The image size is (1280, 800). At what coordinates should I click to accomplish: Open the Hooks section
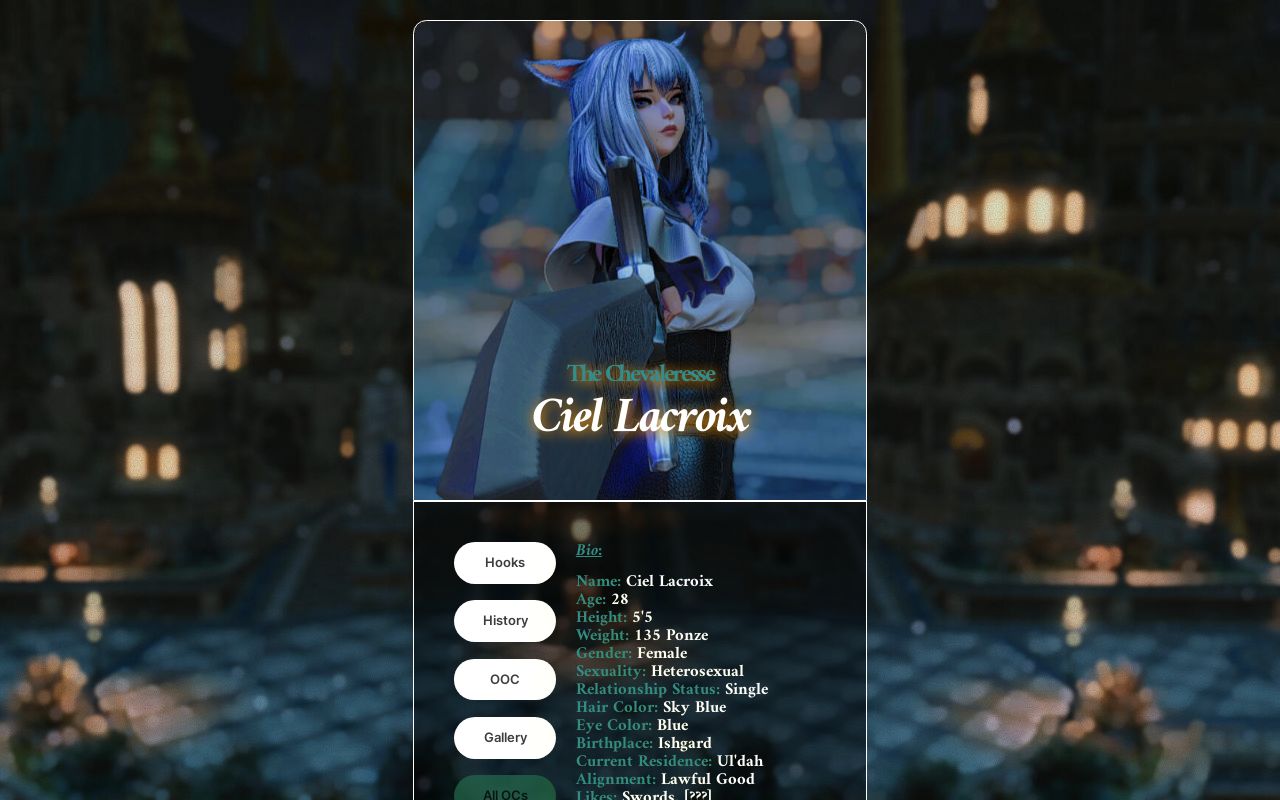click(x=504, y=562)
